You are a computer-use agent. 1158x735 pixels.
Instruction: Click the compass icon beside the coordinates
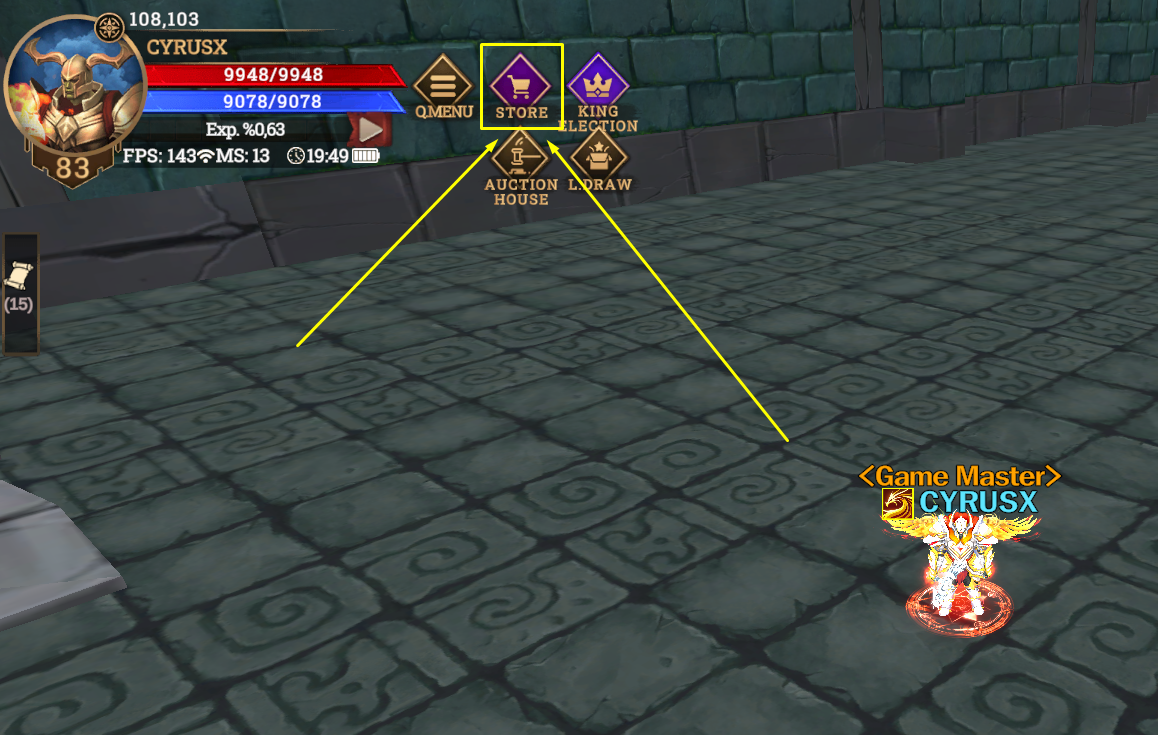click(x=108, y=28)
